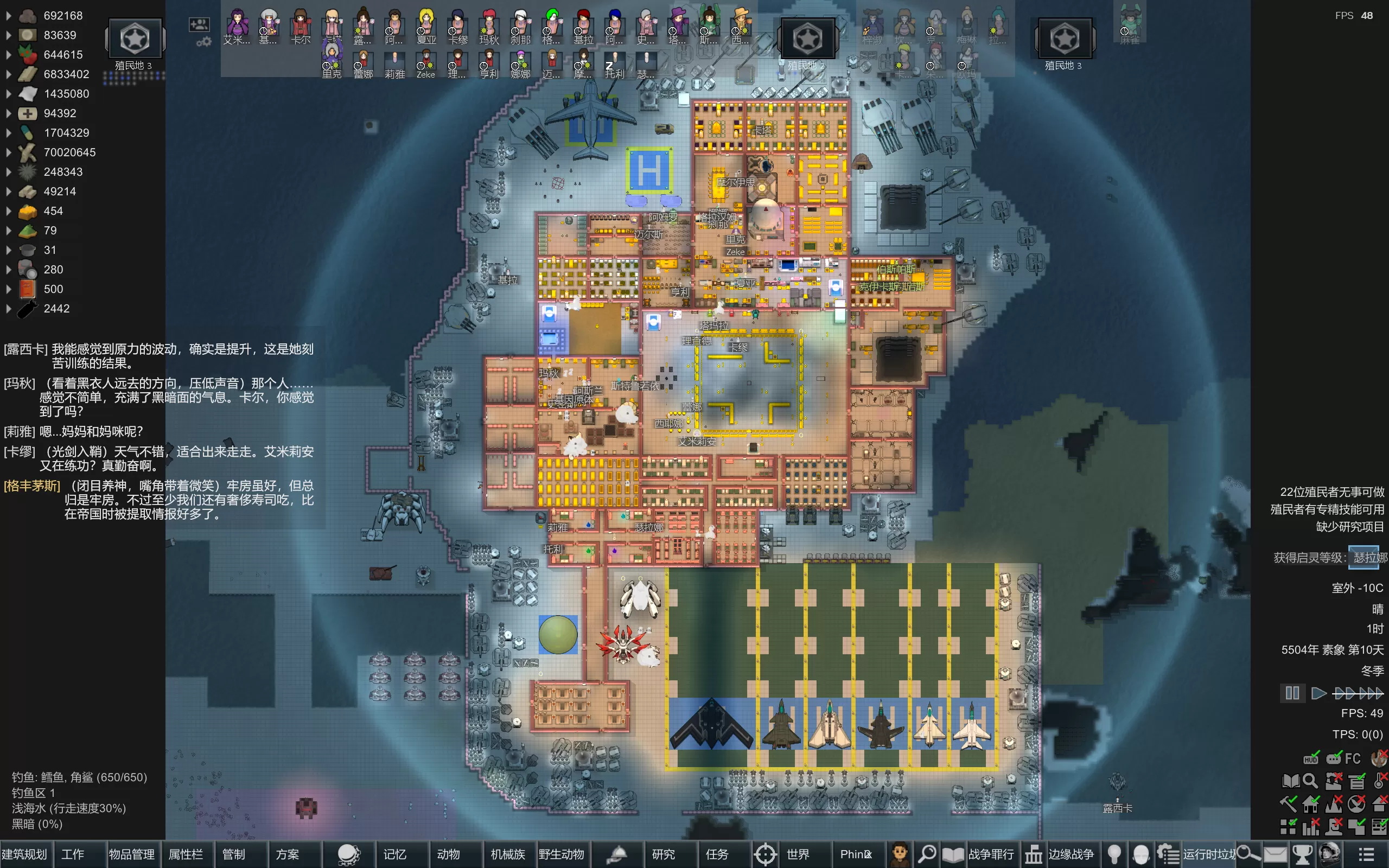Toggle the HUD visibility icon

[1311, 758]
